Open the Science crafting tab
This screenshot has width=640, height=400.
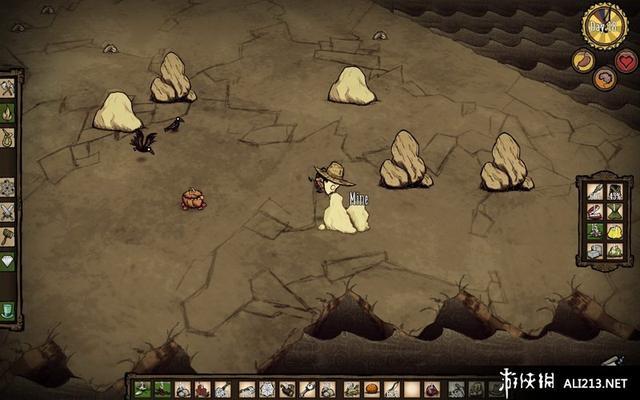pyautogui.click(x=7, y=187)
